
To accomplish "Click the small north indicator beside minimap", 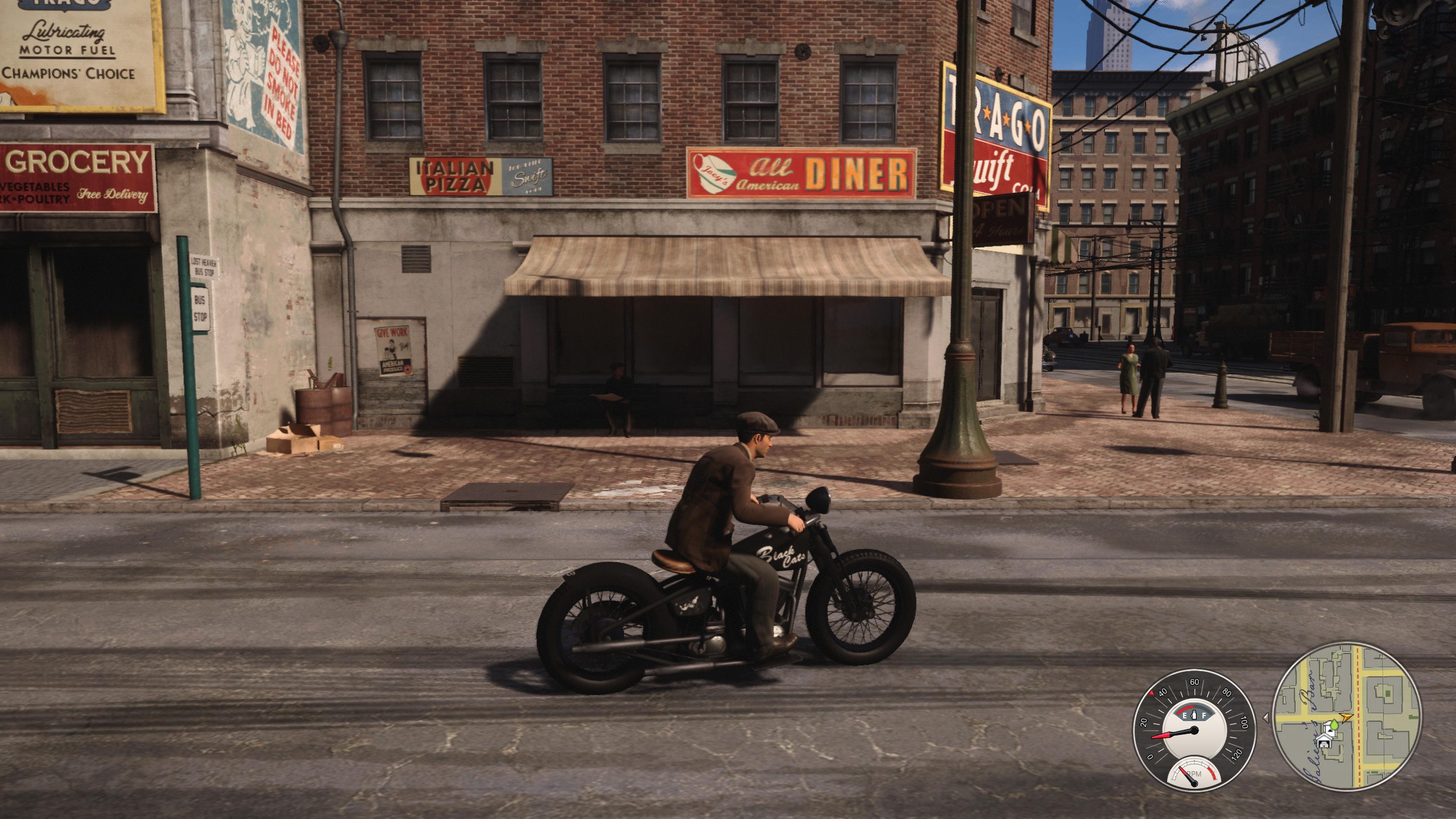I will point(1266,717).
